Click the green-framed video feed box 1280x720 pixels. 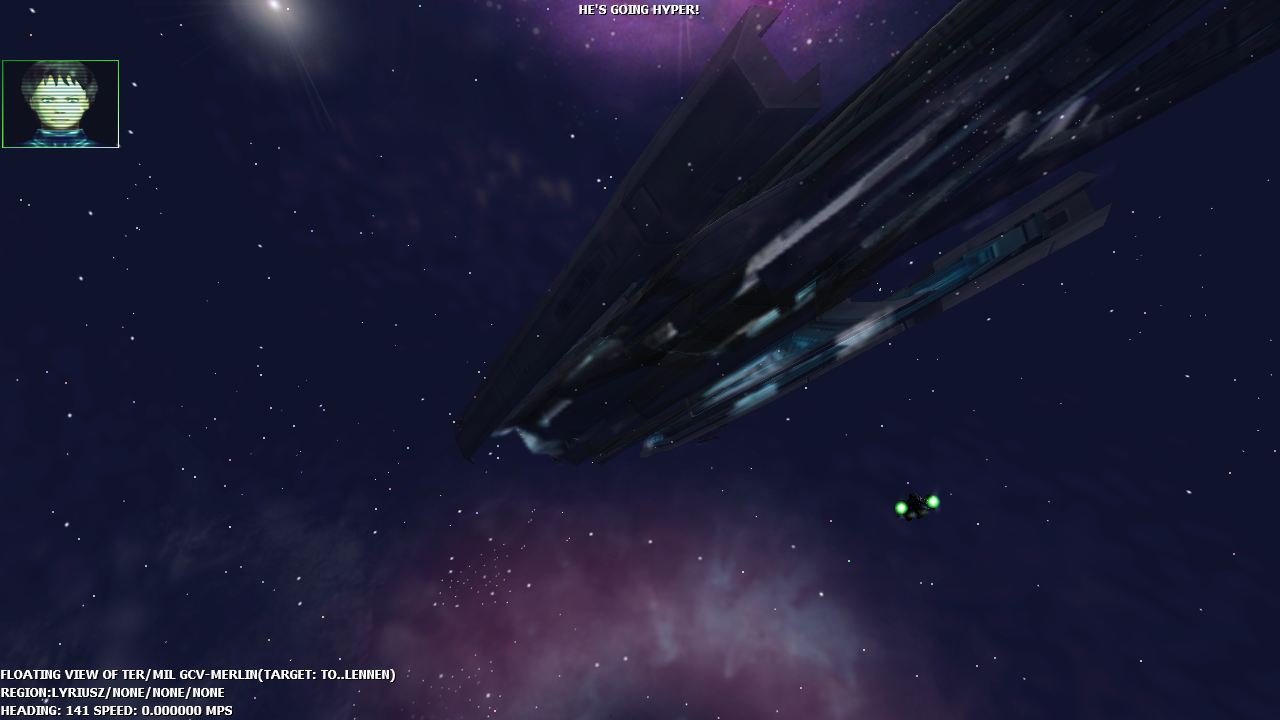click(x=60, y=103)
